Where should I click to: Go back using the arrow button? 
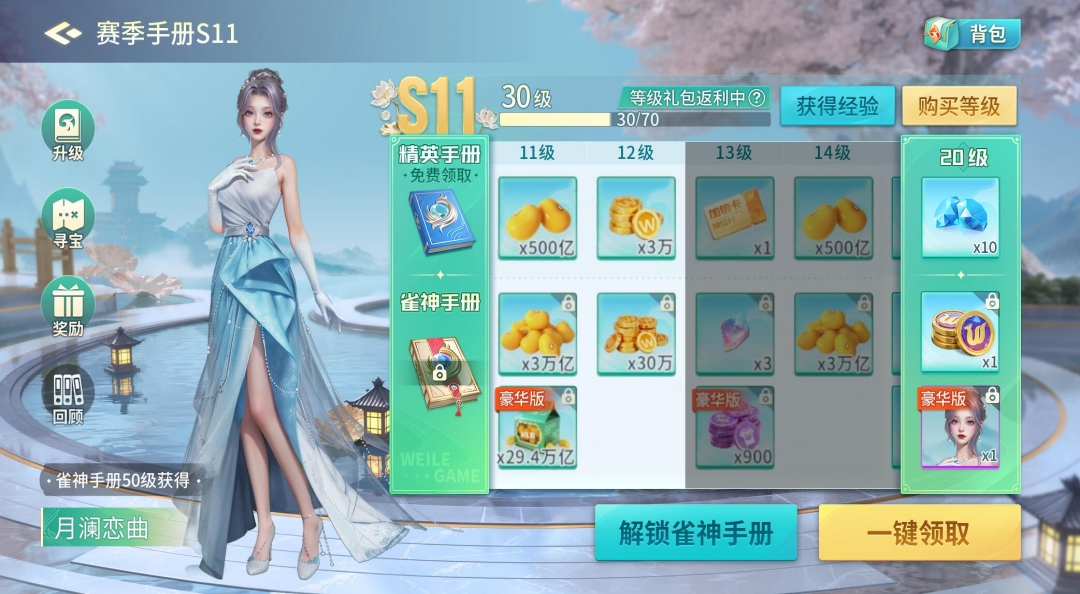[62, 33]
